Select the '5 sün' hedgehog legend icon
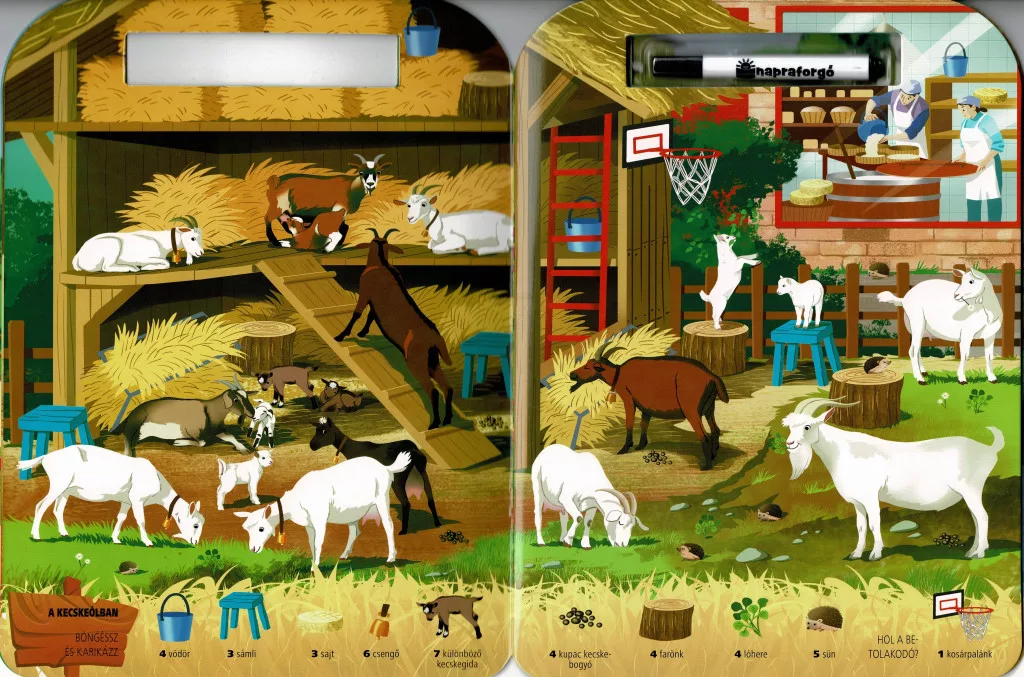Image resolution: width=1024 pixels, height=677 pixels. tap(823, 620)
